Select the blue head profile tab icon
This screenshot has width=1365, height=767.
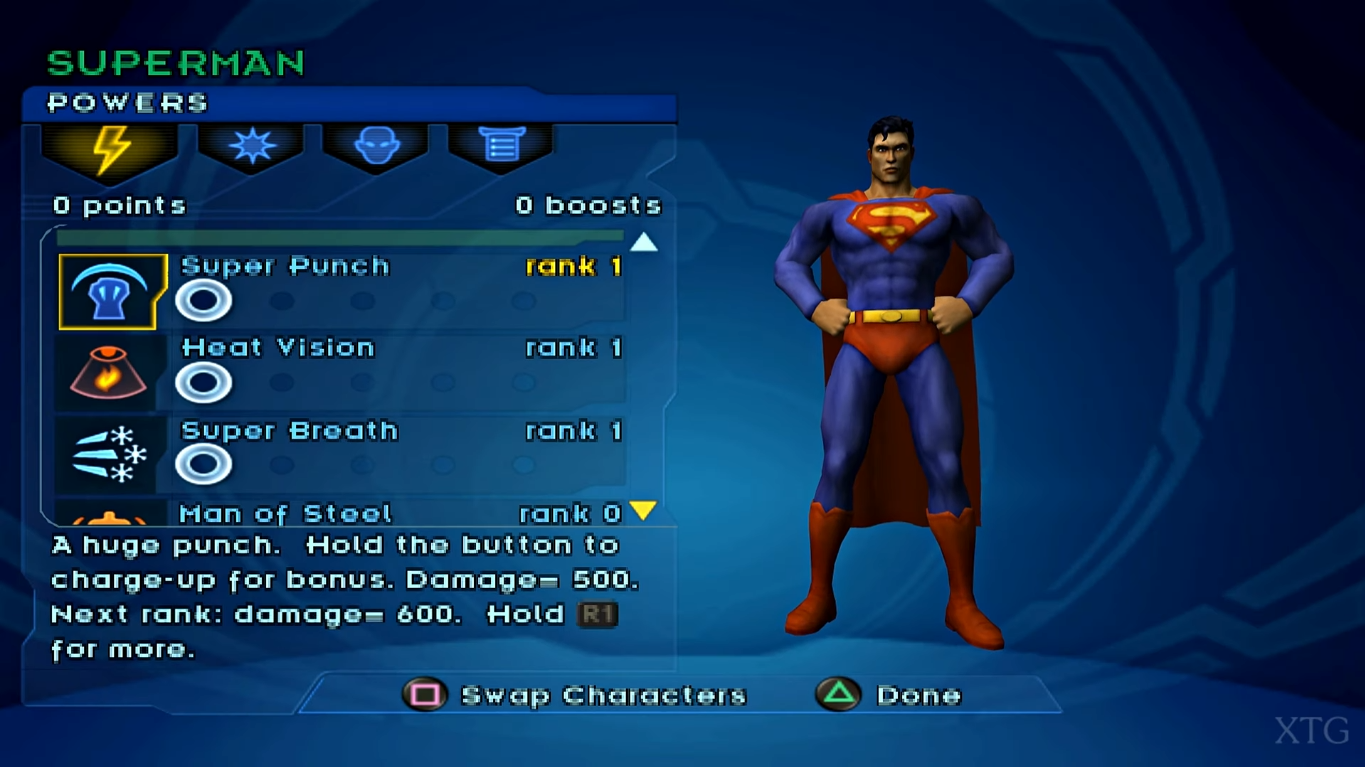(x=377, y=145)
